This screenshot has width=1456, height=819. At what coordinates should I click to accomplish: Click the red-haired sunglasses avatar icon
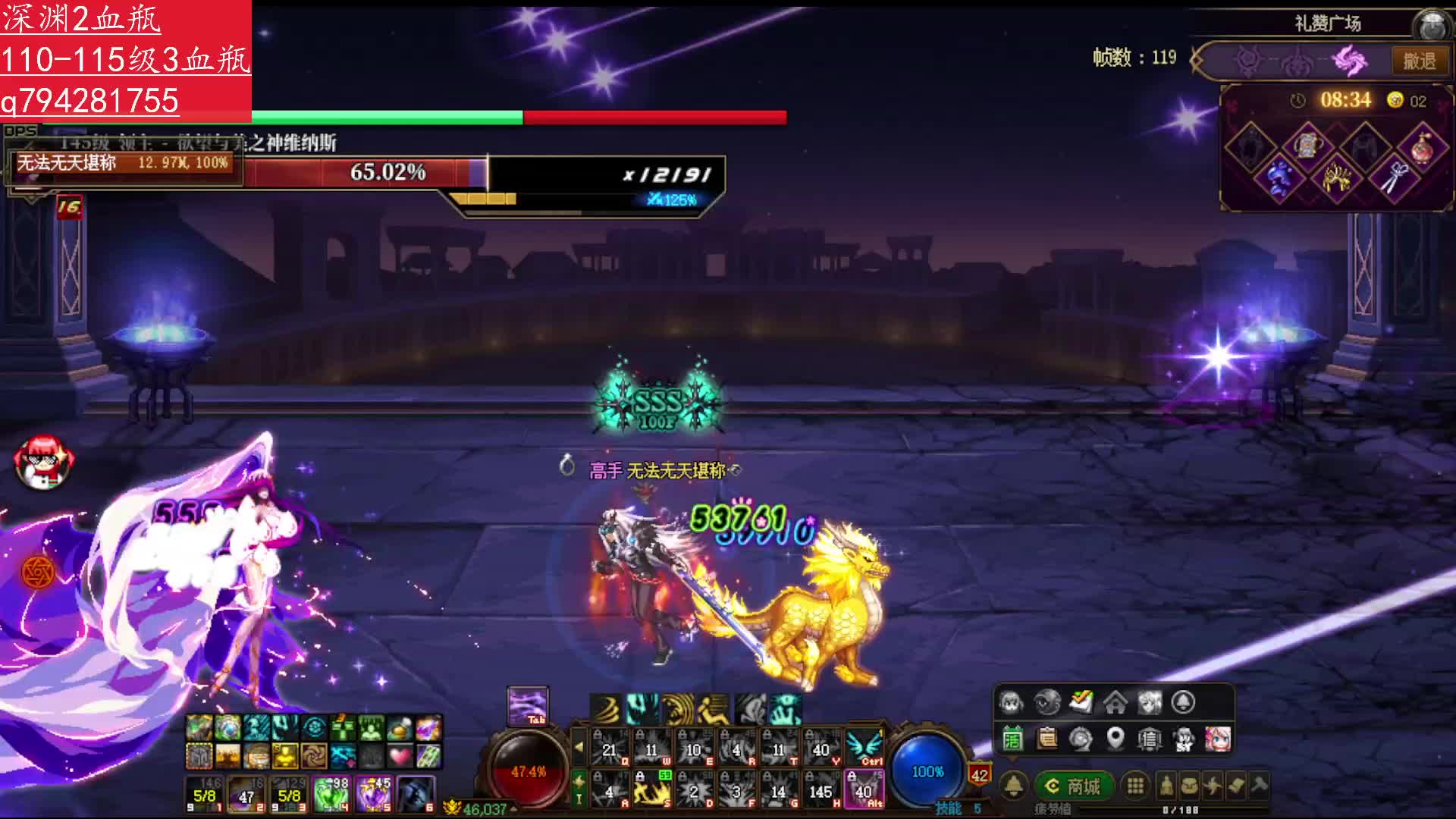(x=44, y=460)
